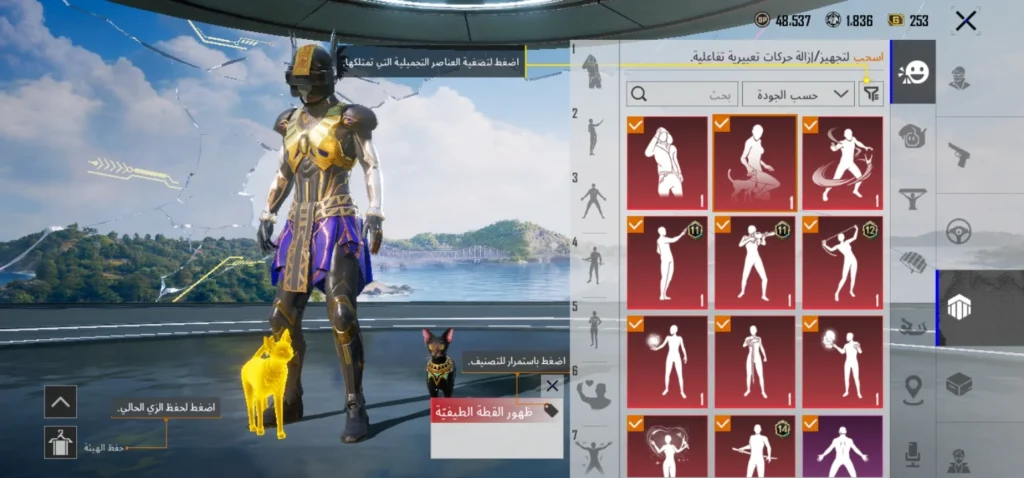Select the heart-shaped ribbon emote

pyautogui.click(x=667, y=447)
